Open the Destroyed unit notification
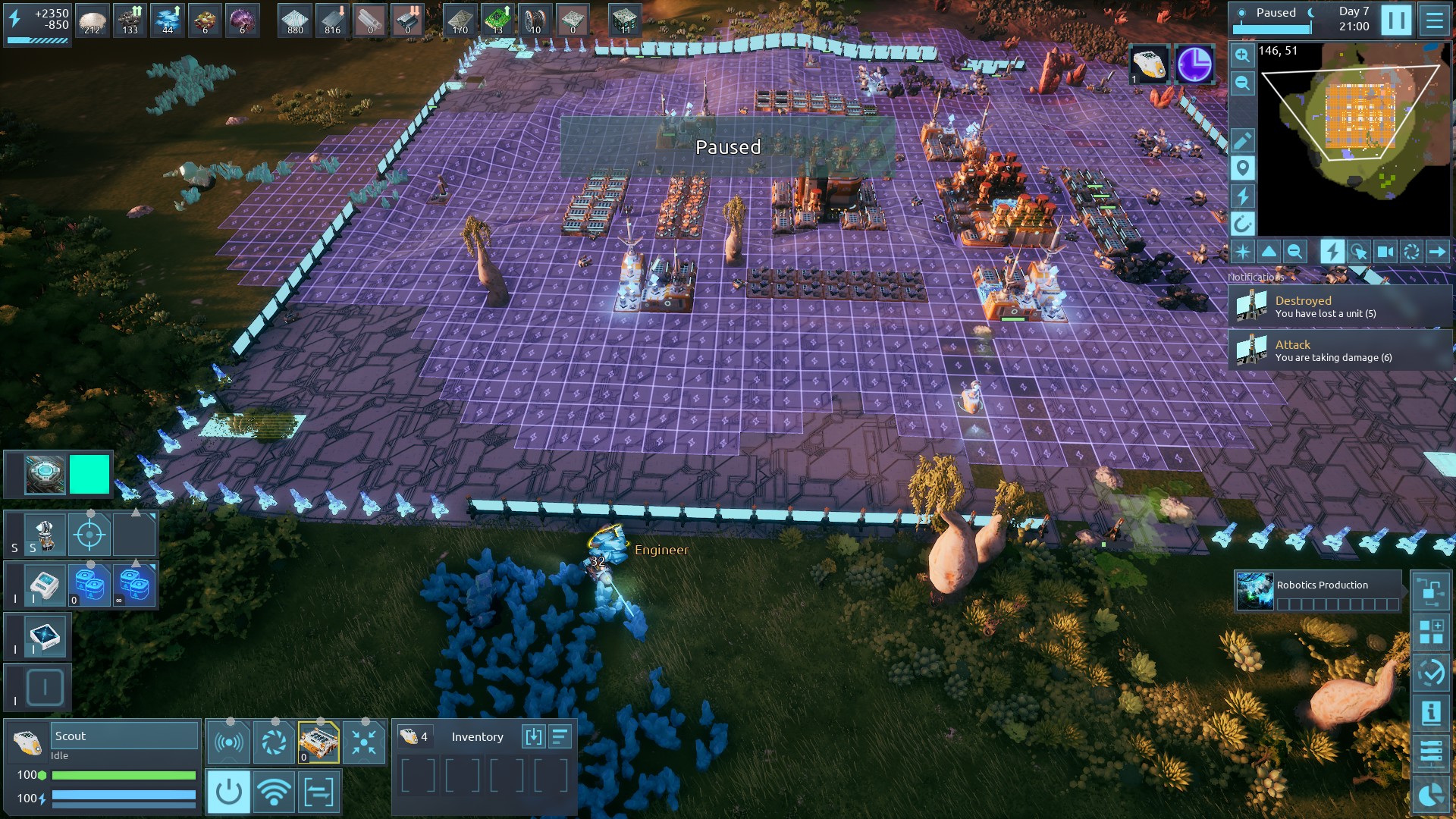Viewport: 1456px width, 819px height. [x=1339, y=306]
